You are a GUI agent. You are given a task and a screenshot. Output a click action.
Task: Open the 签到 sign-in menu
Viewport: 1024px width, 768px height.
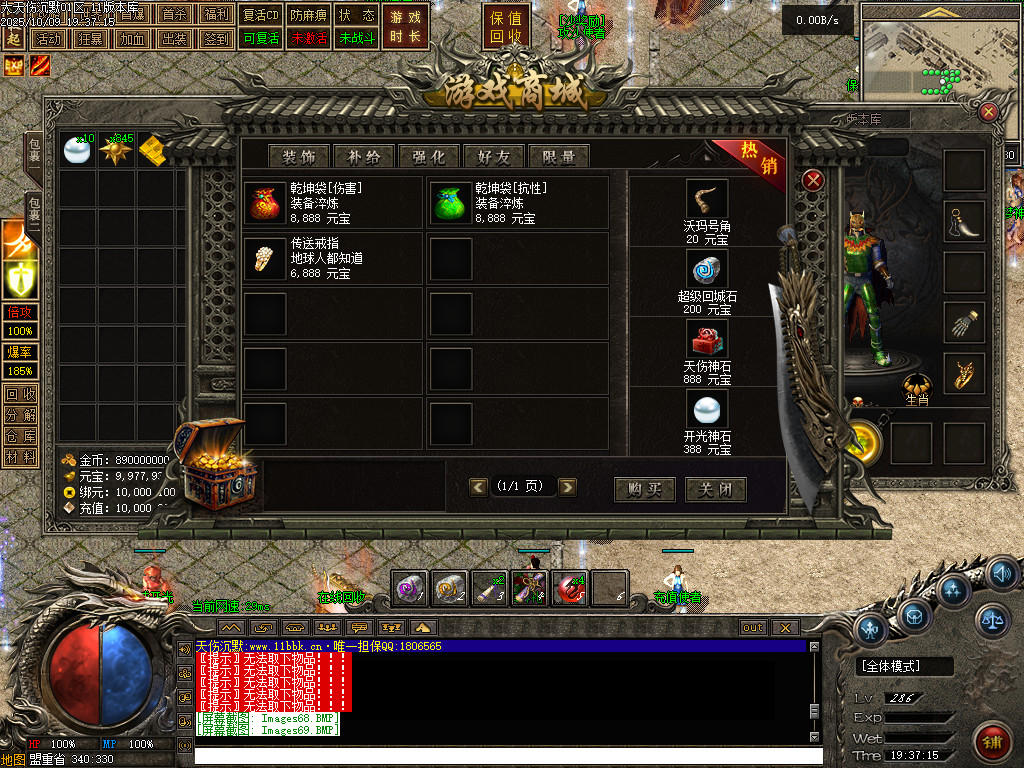pos(215,39)
